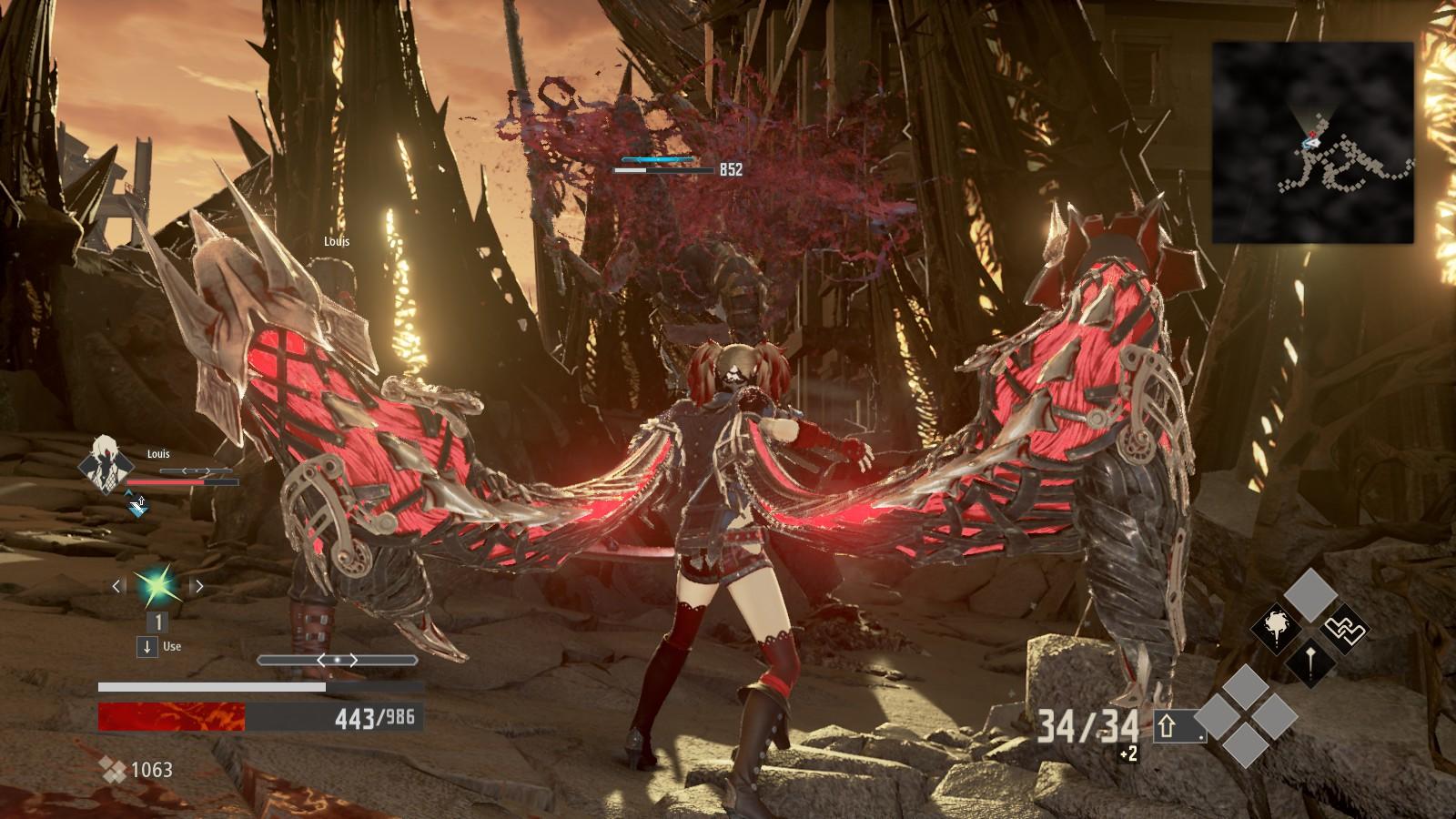Select the green star quick item

click(157, 586)
